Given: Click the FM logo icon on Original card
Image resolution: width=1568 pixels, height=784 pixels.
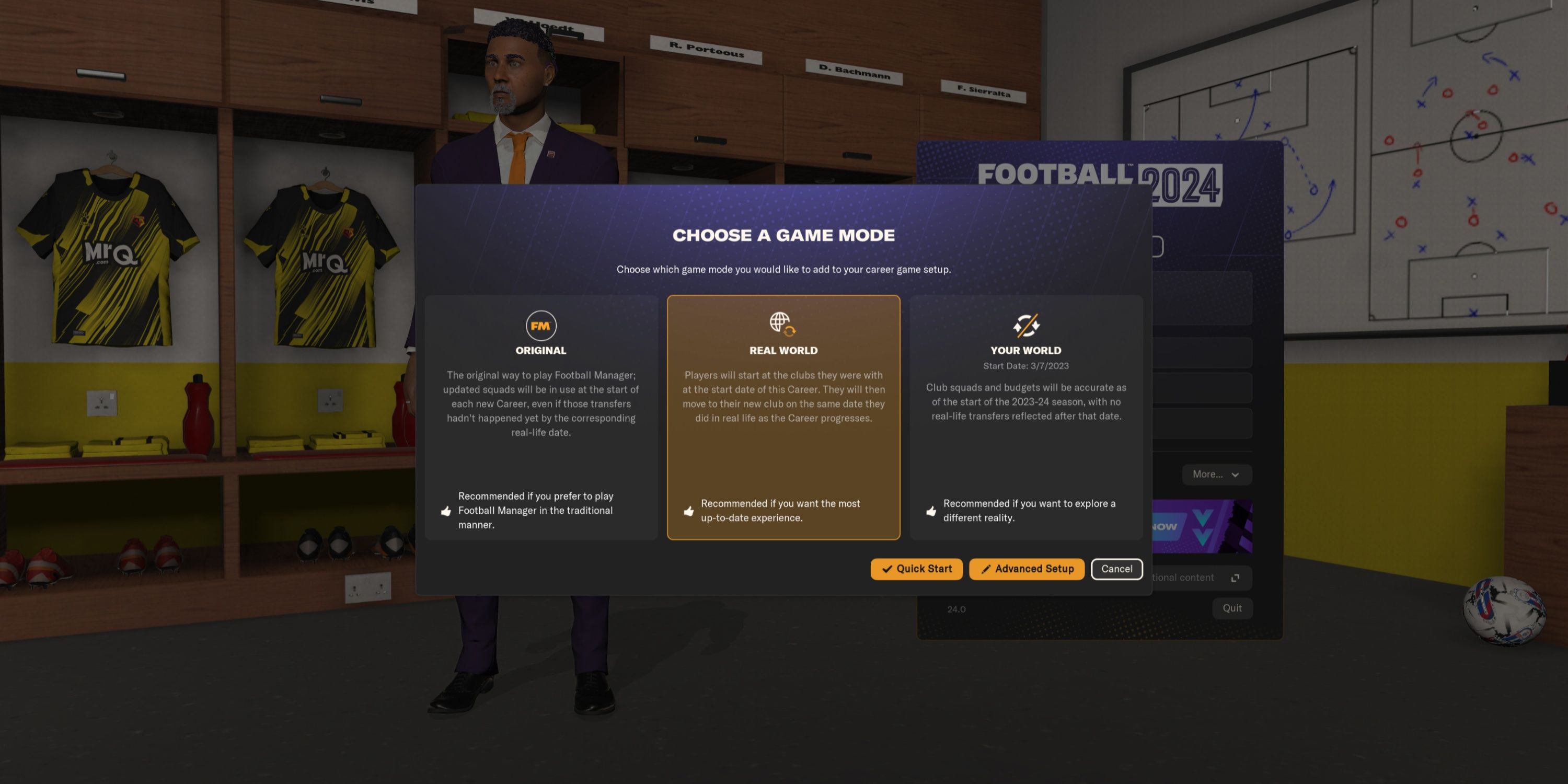Looking at the screenshot, I should 540,326.
